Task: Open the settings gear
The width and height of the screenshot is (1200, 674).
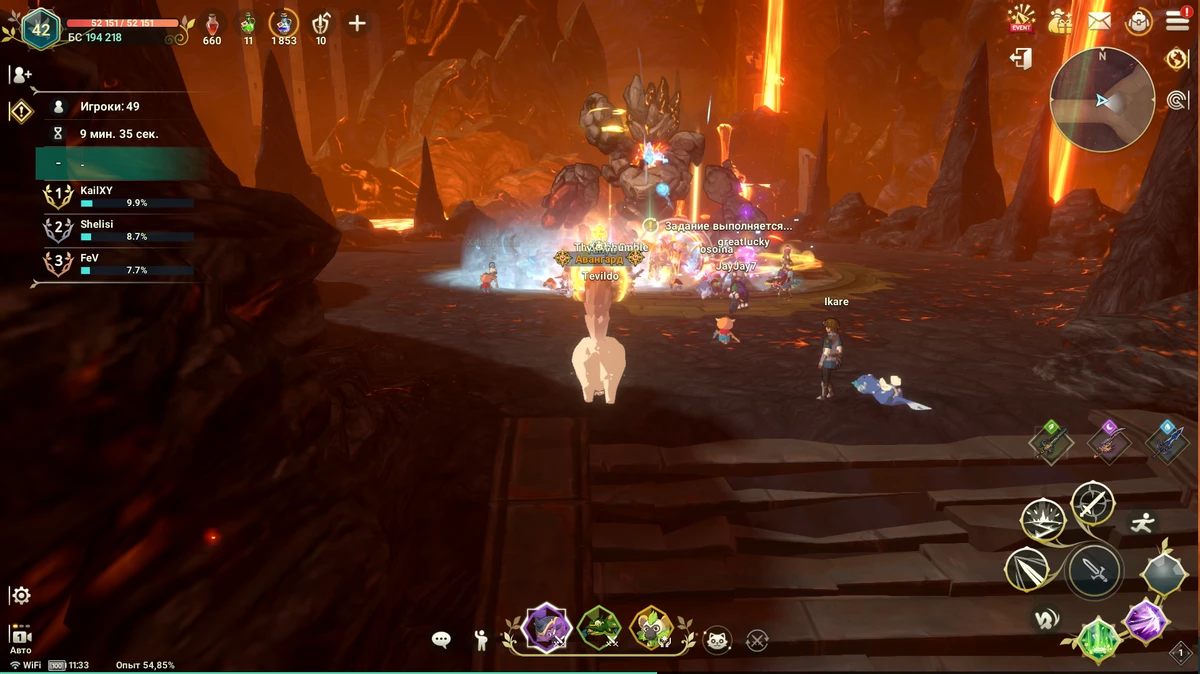Action: (x=21, y=595)
